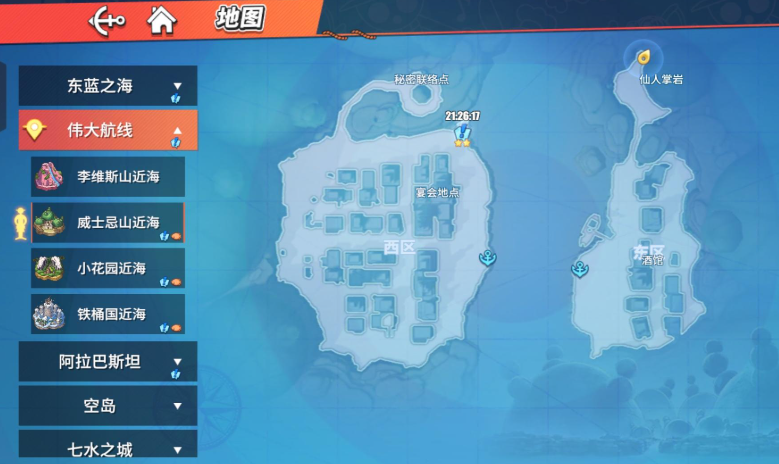Expand the 阿拉巴斯坦 region list

click(x=108, y=361)
